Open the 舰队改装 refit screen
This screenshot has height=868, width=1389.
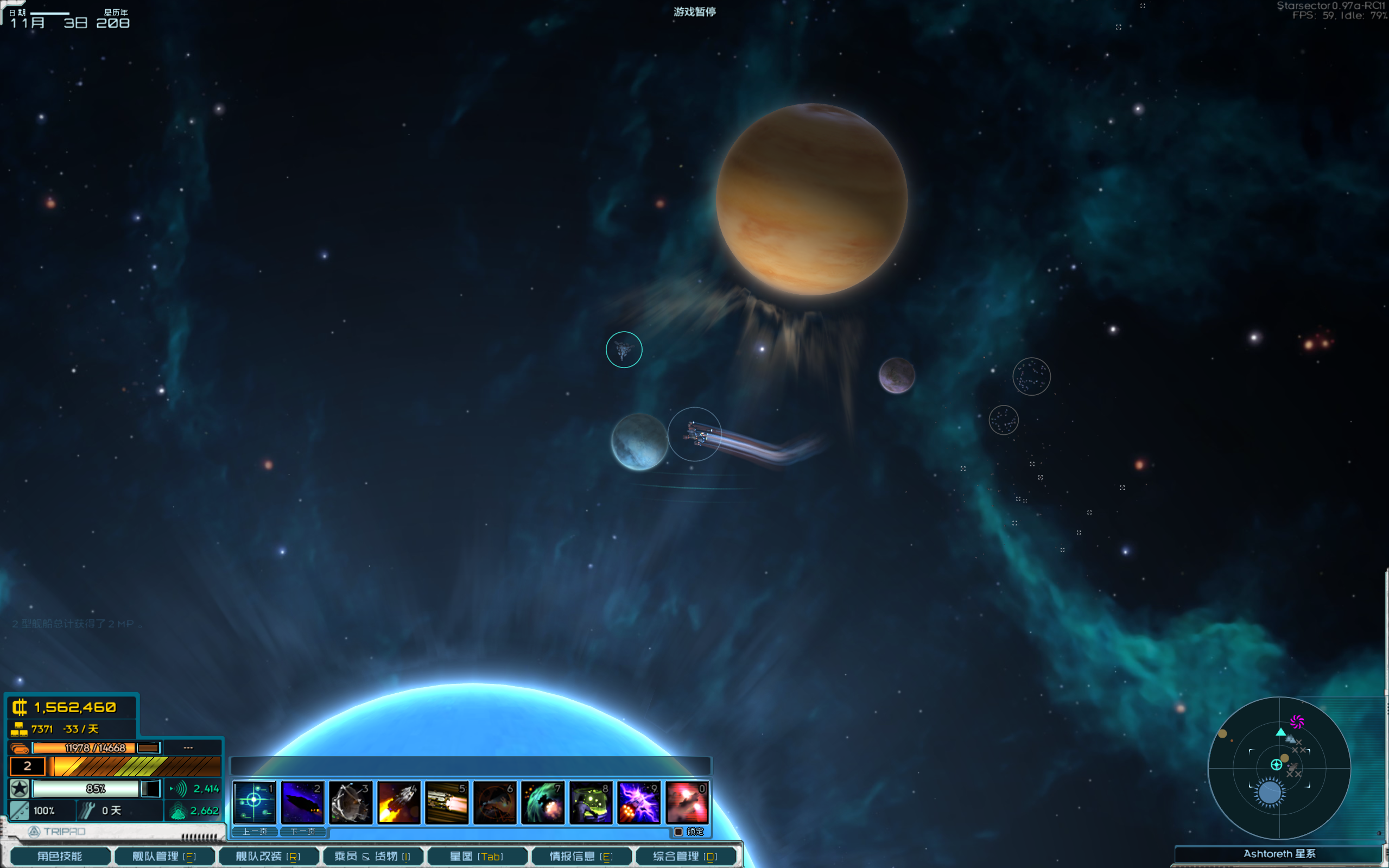click(x=268, y=856)
